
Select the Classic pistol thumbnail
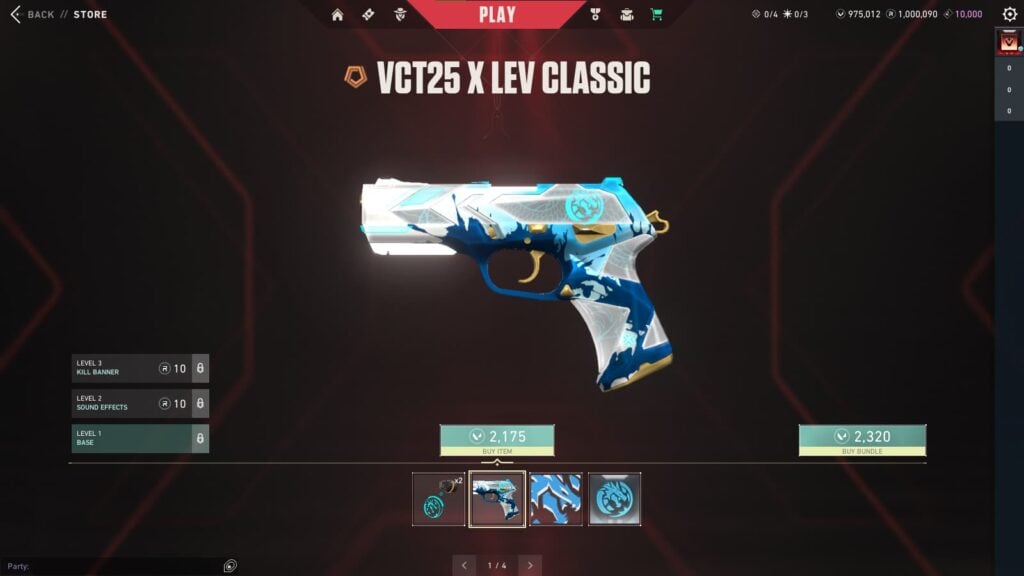coord(497,499)
